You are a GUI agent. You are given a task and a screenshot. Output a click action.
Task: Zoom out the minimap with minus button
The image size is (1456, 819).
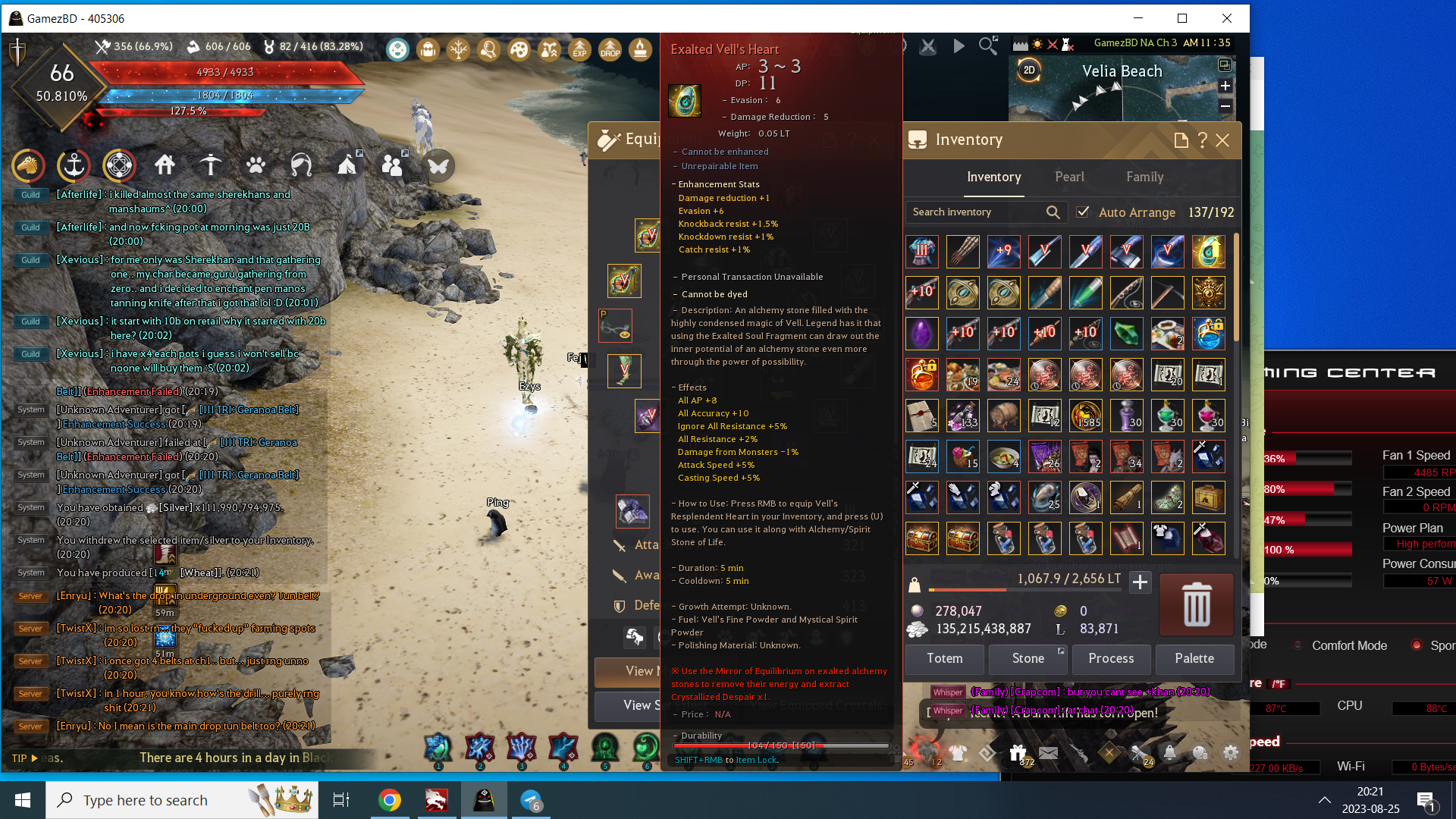click(x=1225, y=106)
